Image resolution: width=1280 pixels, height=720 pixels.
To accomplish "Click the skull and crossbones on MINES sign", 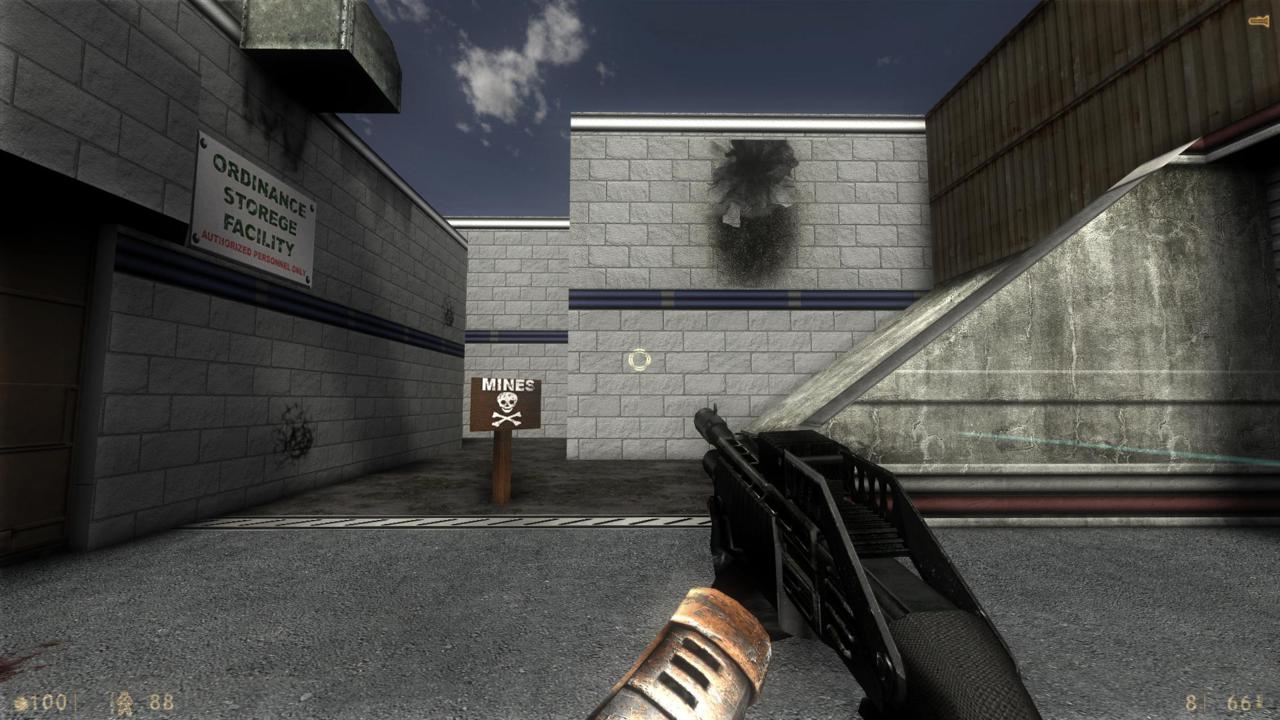I will pyautogui.click(x=509, y=409).
